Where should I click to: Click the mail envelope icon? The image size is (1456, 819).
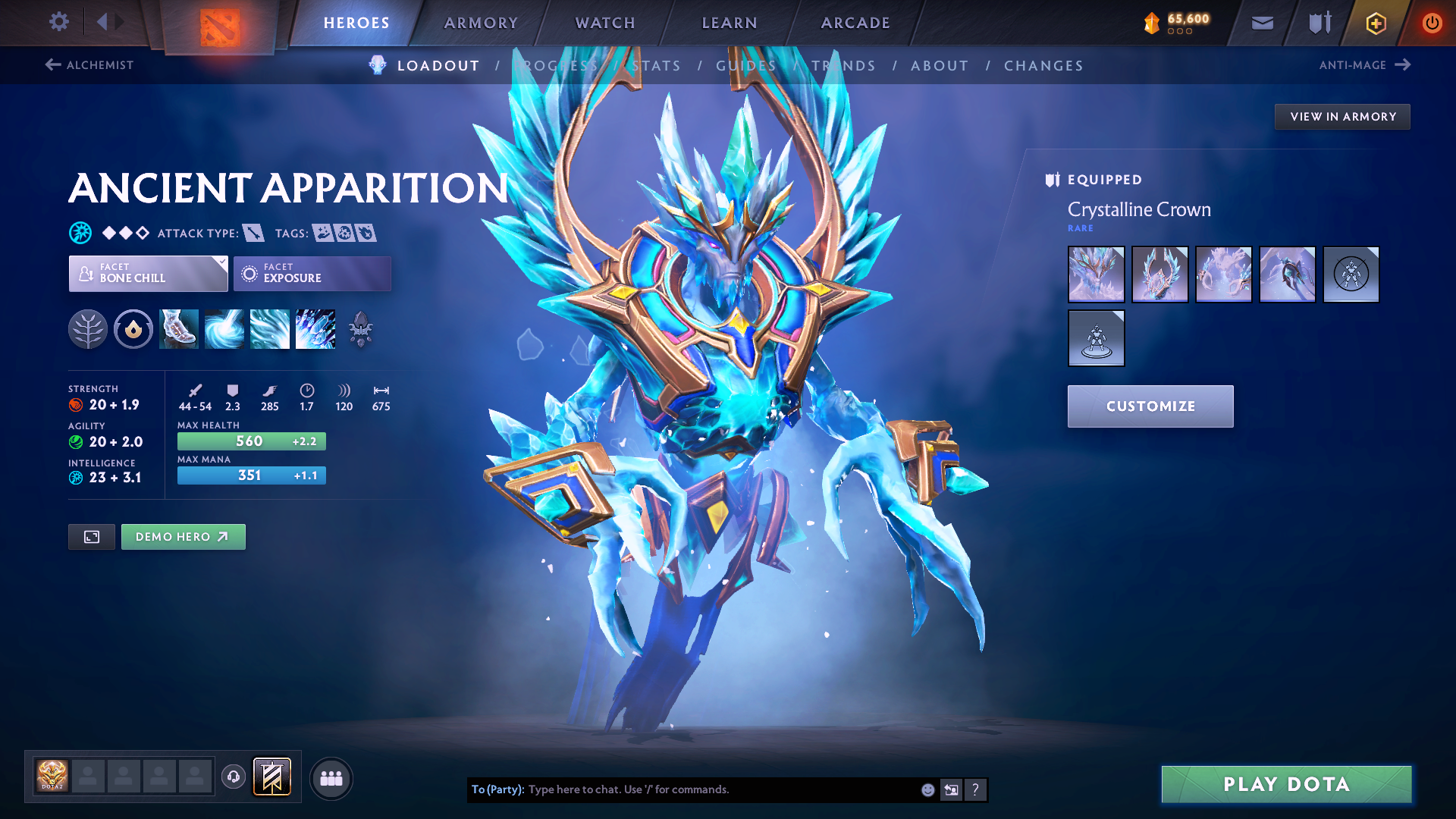[x=1261, y=22]
